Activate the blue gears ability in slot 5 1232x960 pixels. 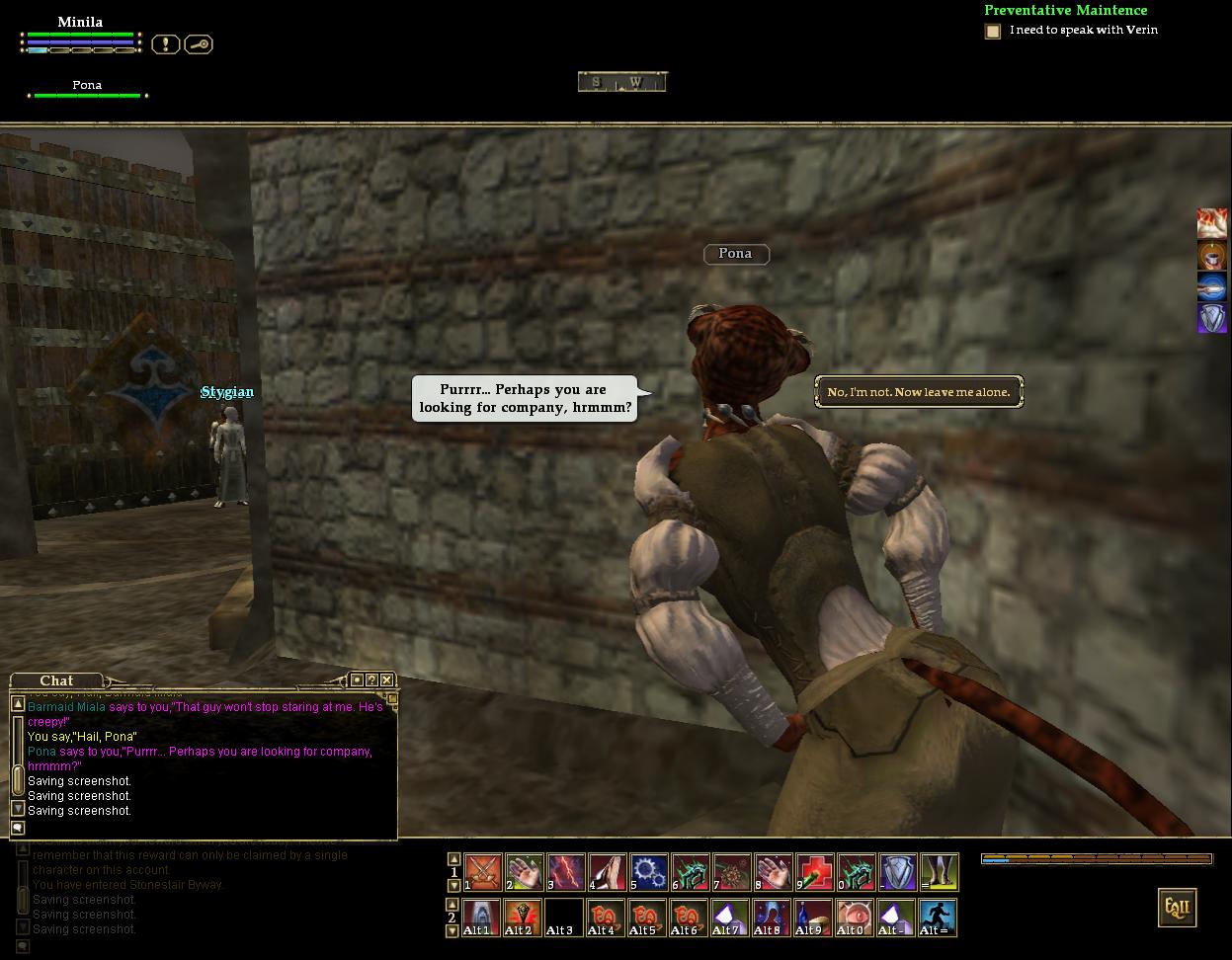(648, 873)
